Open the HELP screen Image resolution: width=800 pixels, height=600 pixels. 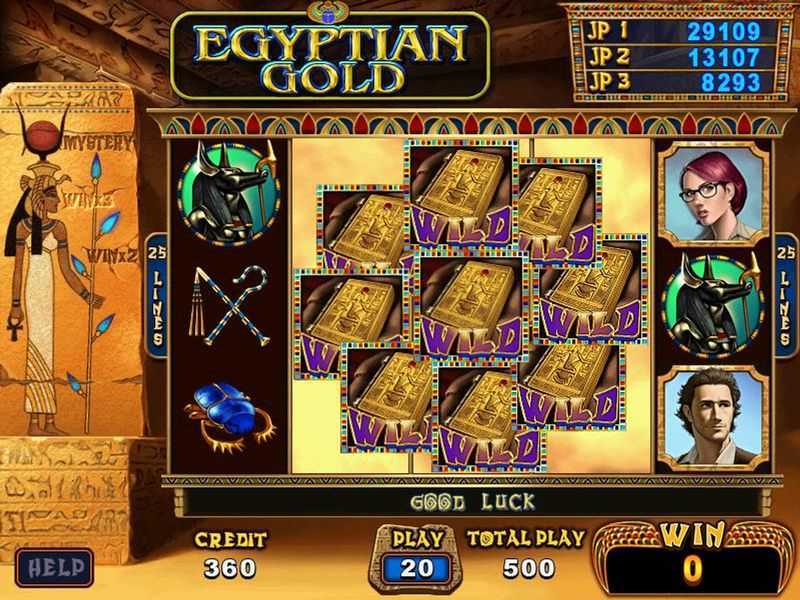tap(55, 566)
